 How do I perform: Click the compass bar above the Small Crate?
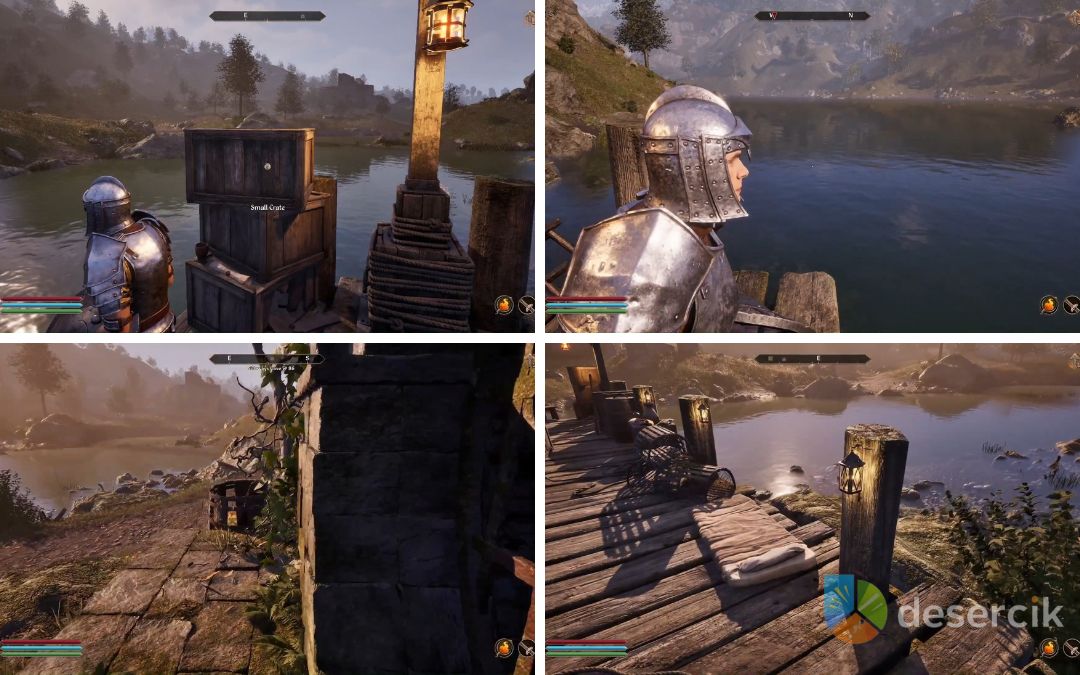[x=267, y=16]
